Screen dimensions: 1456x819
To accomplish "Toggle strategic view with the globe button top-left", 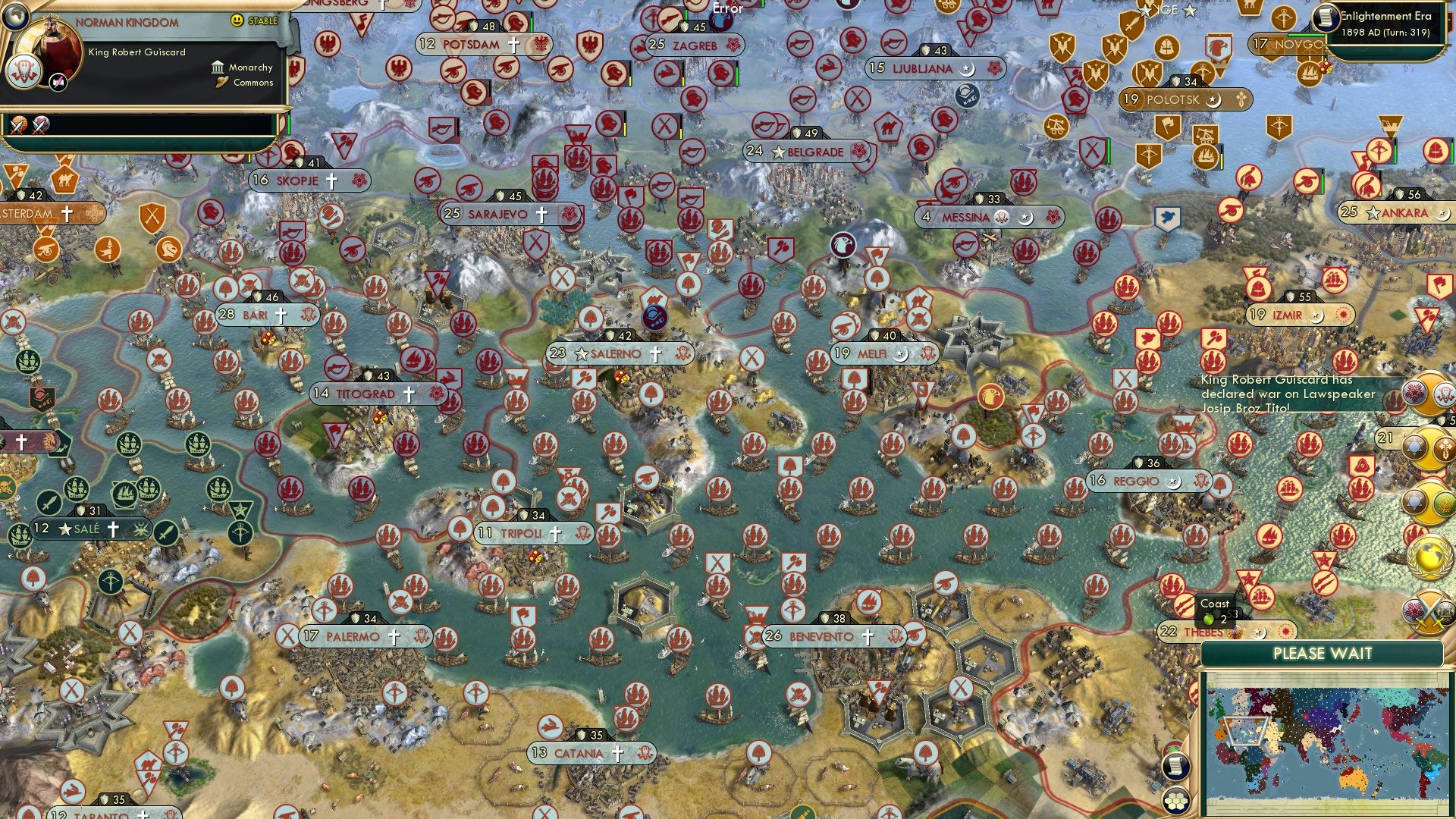I will tap(15, 17).
